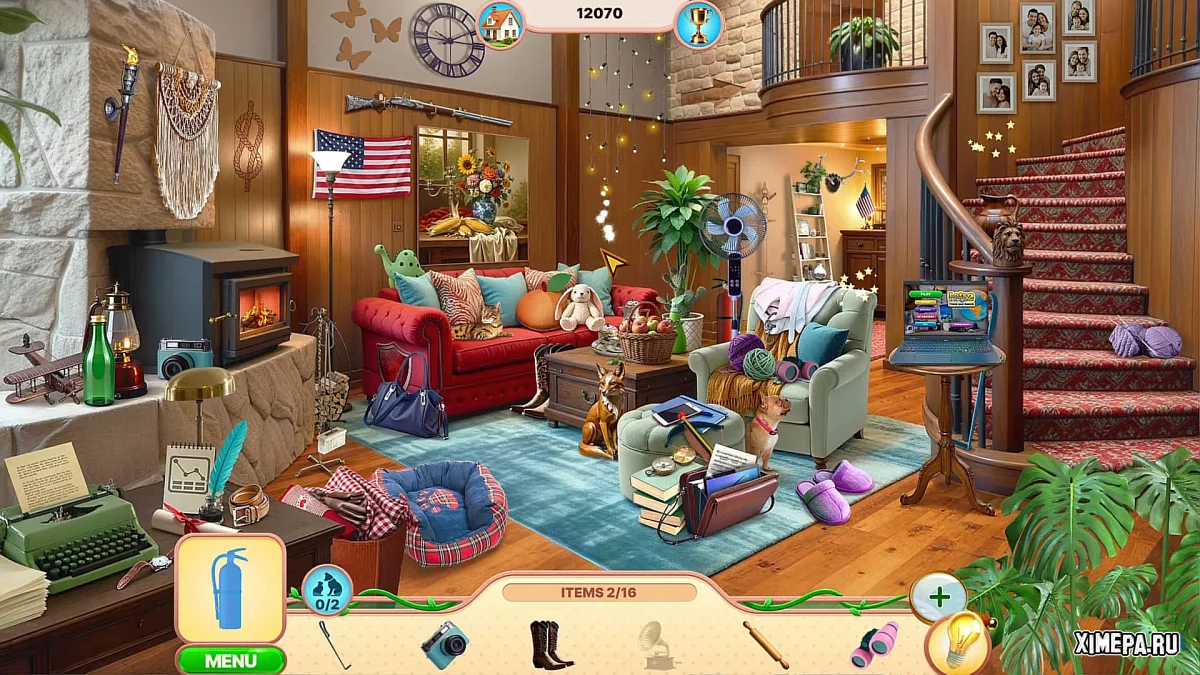Select the fire extinguisher target panel
Screen dimensions: 1200x675
tap(230, 588)
